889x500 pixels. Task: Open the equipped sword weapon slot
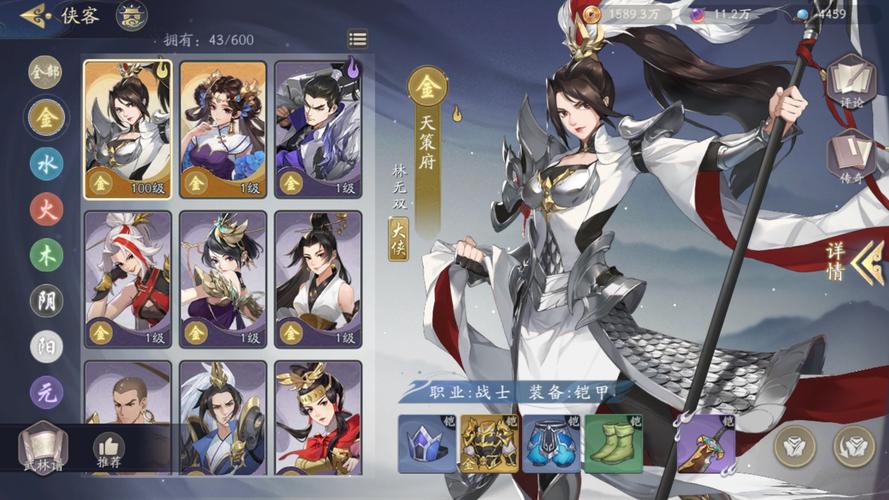706,444
